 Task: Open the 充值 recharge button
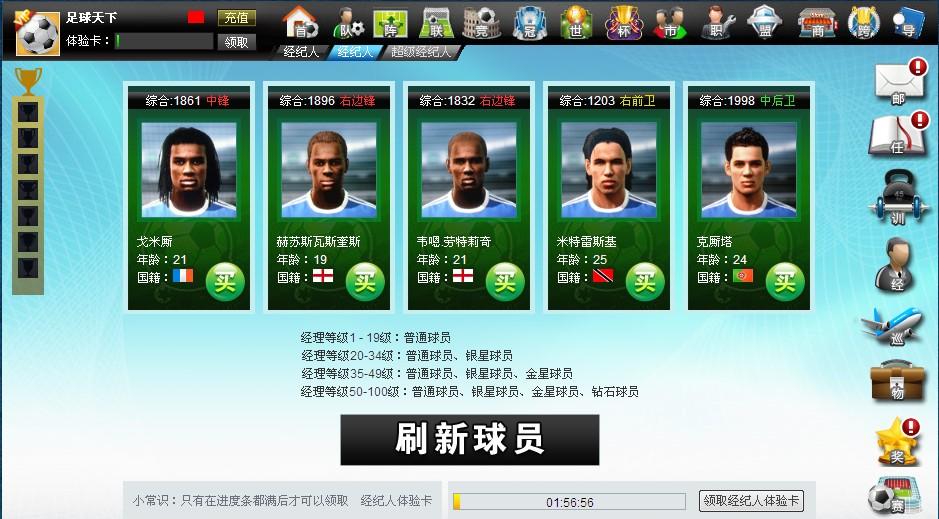[237, 18]
